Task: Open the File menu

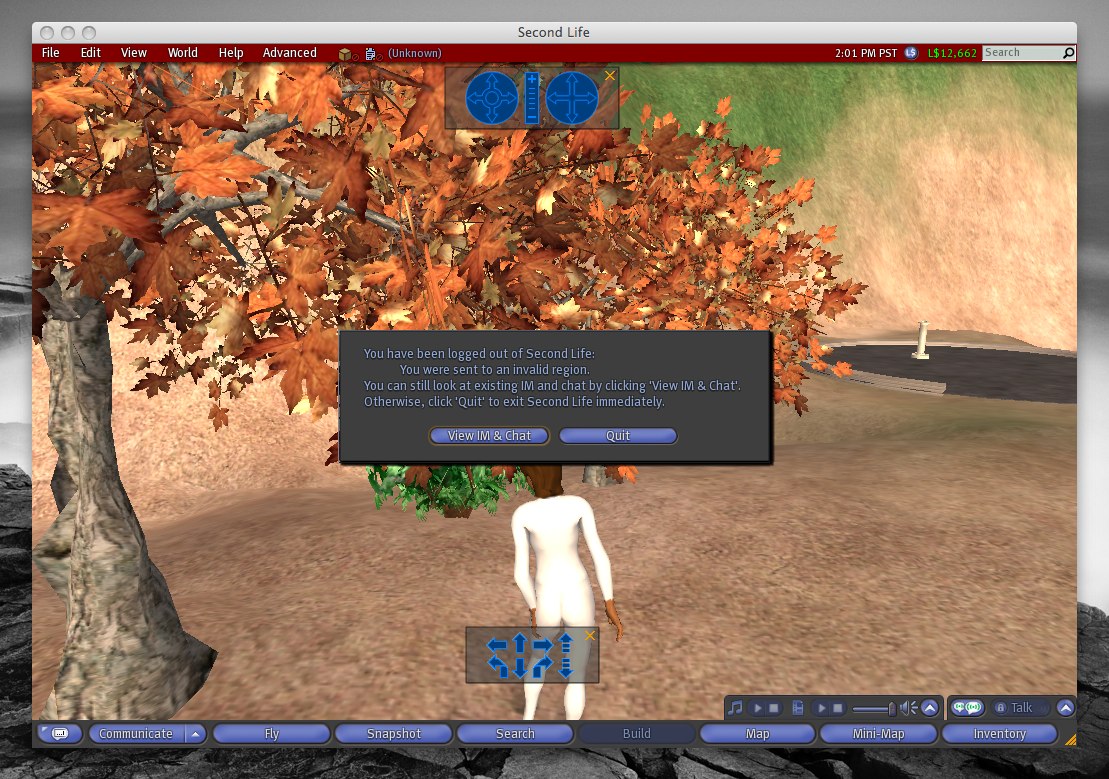Action: (50, 53)
